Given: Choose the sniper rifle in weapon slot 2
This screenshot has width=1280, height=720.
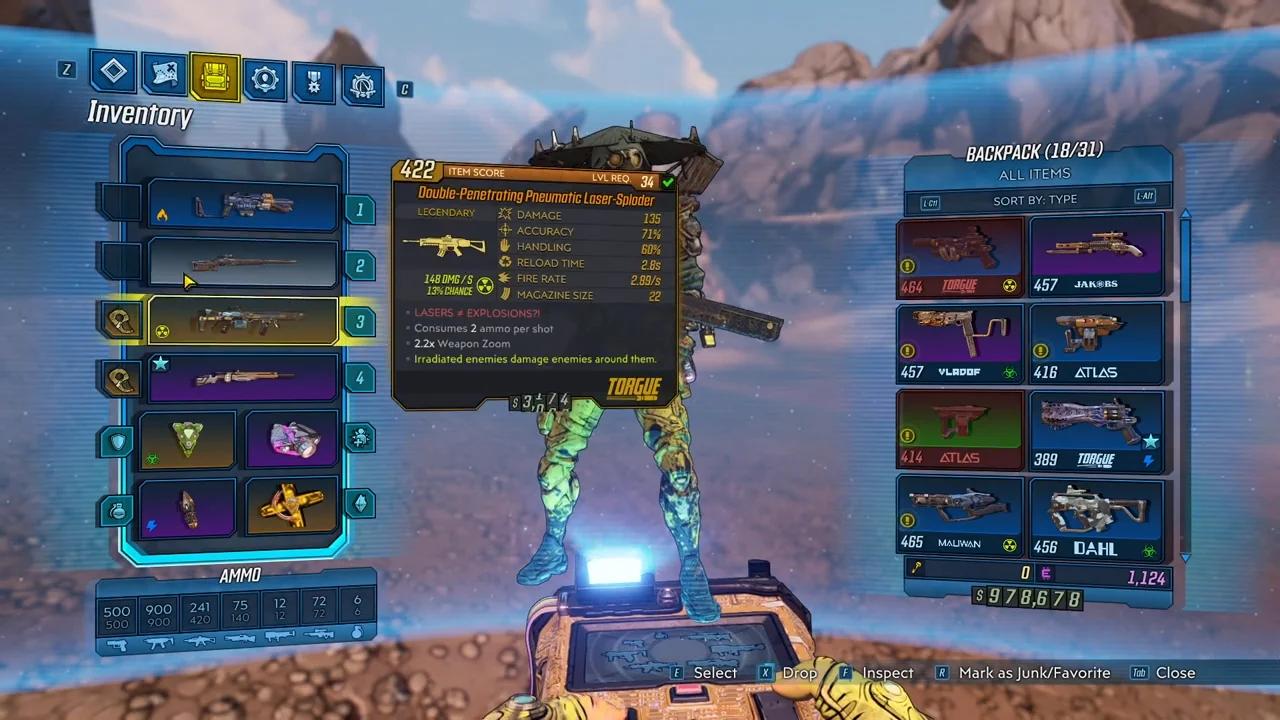Looking at the screenshot, I should click(243, 264).
